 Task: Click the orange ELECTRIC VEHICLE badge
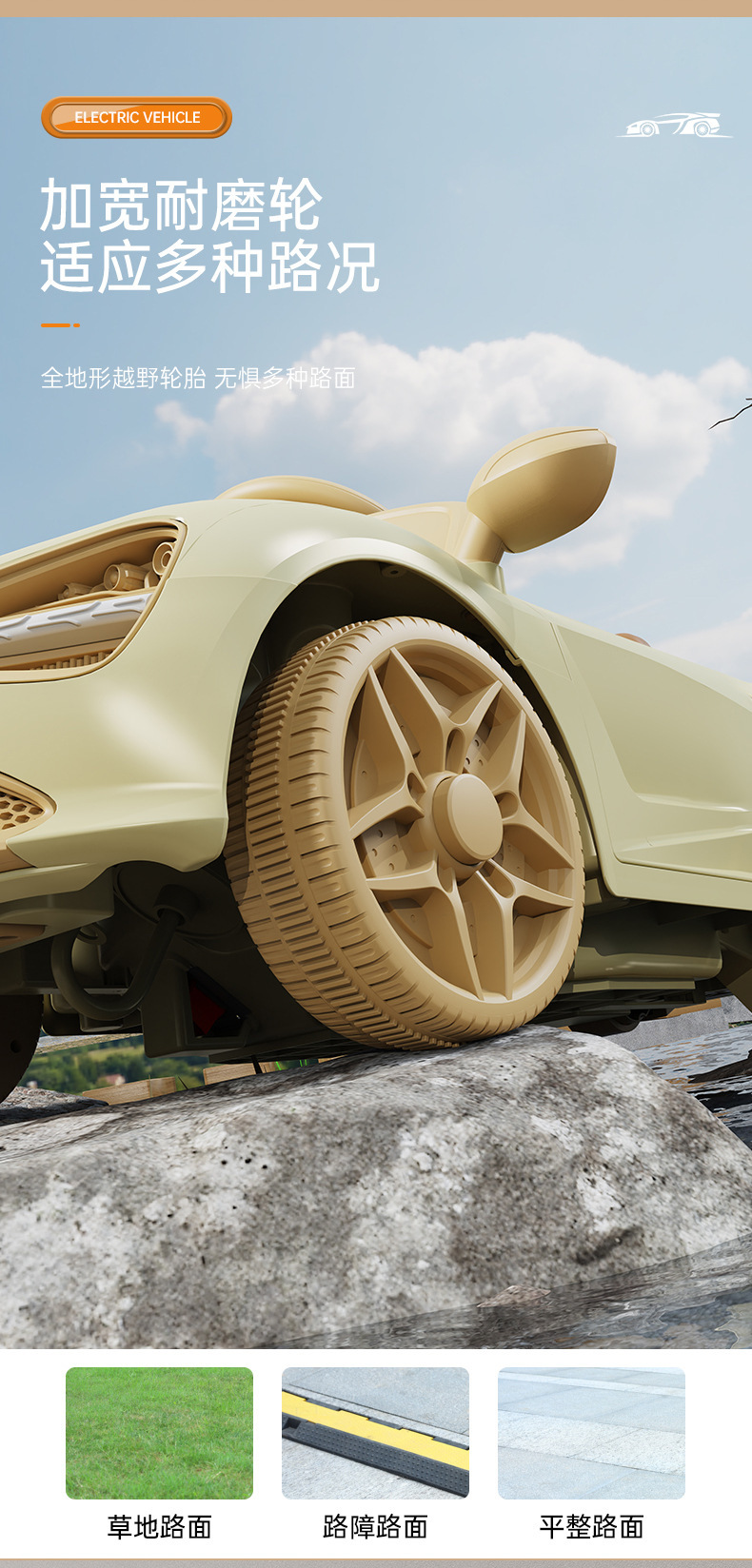click(x=136, y=118)
